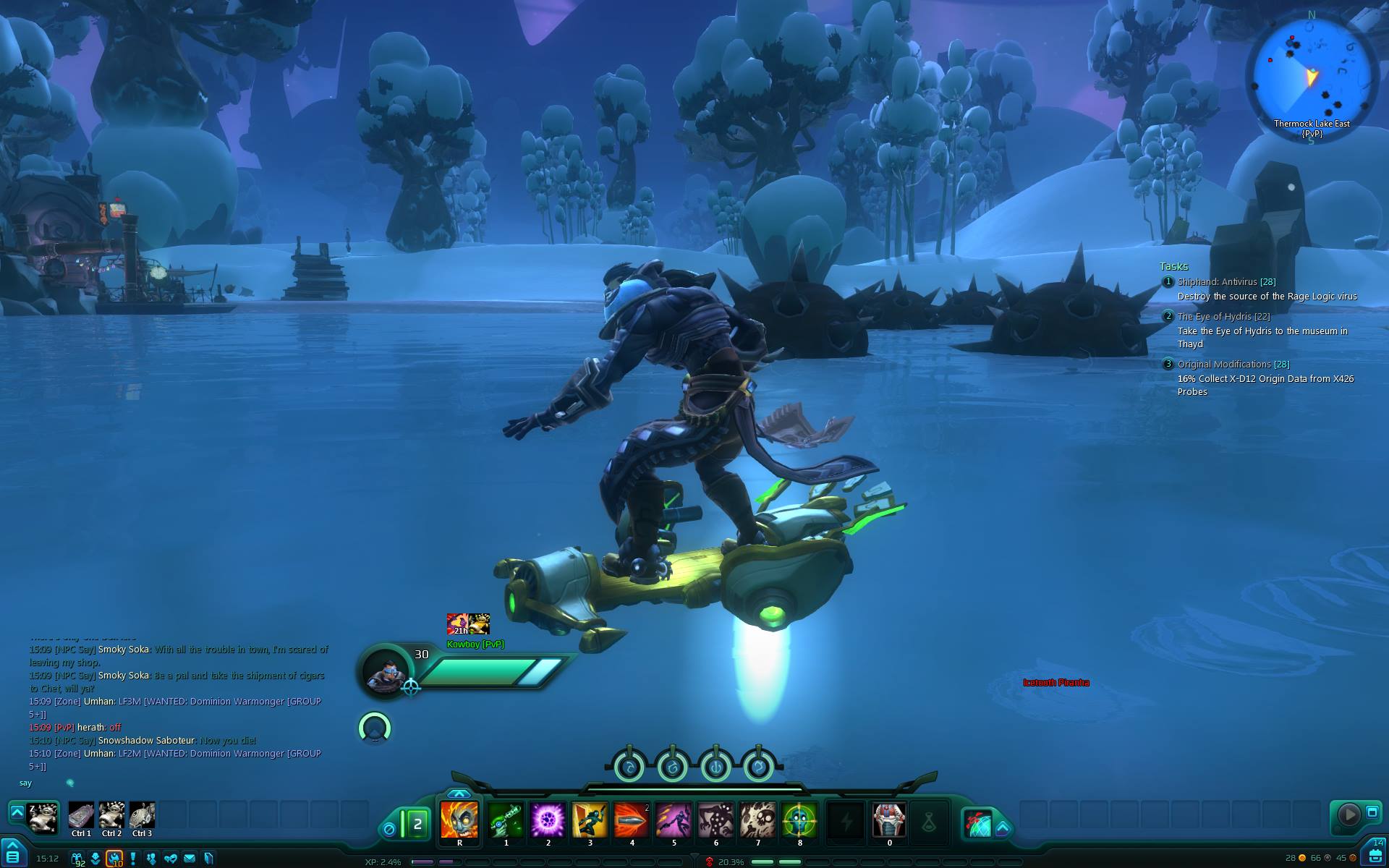This screenshot has height=868, width=1389.
Task: Open the mail envelope icon
Action: (x=190, y=859)
